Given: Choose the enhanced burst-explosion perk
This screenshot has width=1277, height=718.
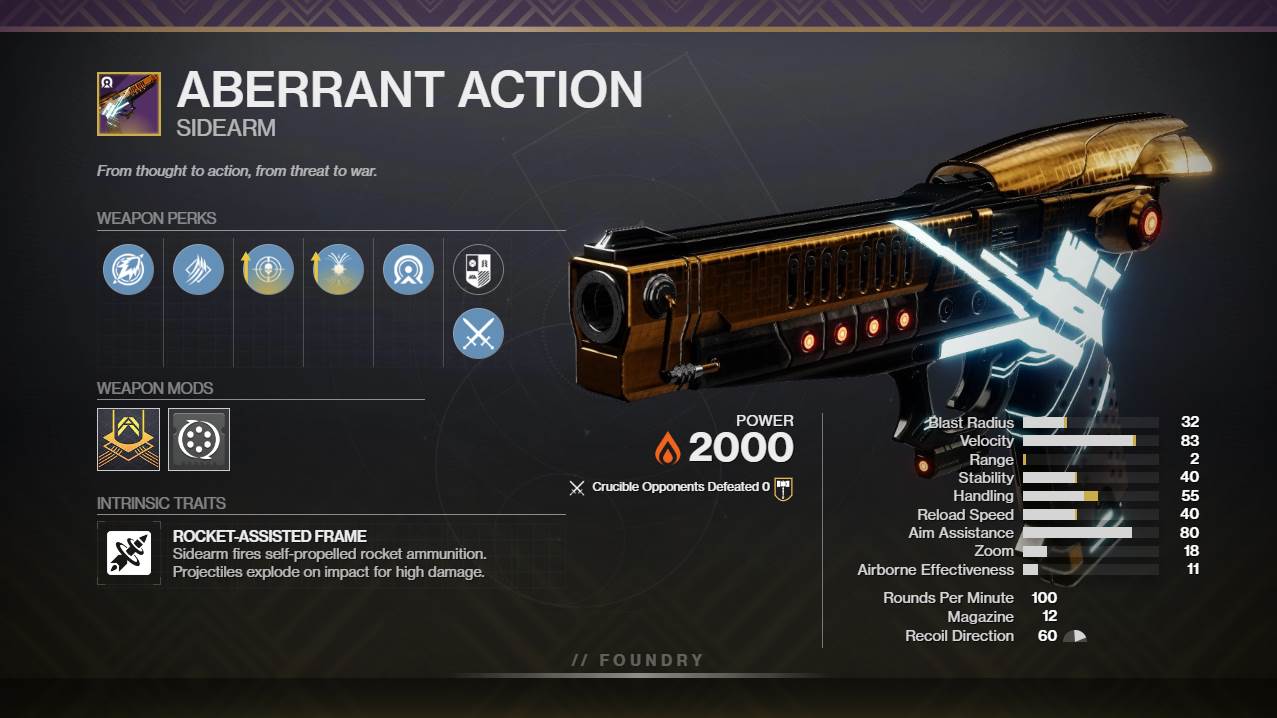Looking at the screenshot, I should 338,270.
